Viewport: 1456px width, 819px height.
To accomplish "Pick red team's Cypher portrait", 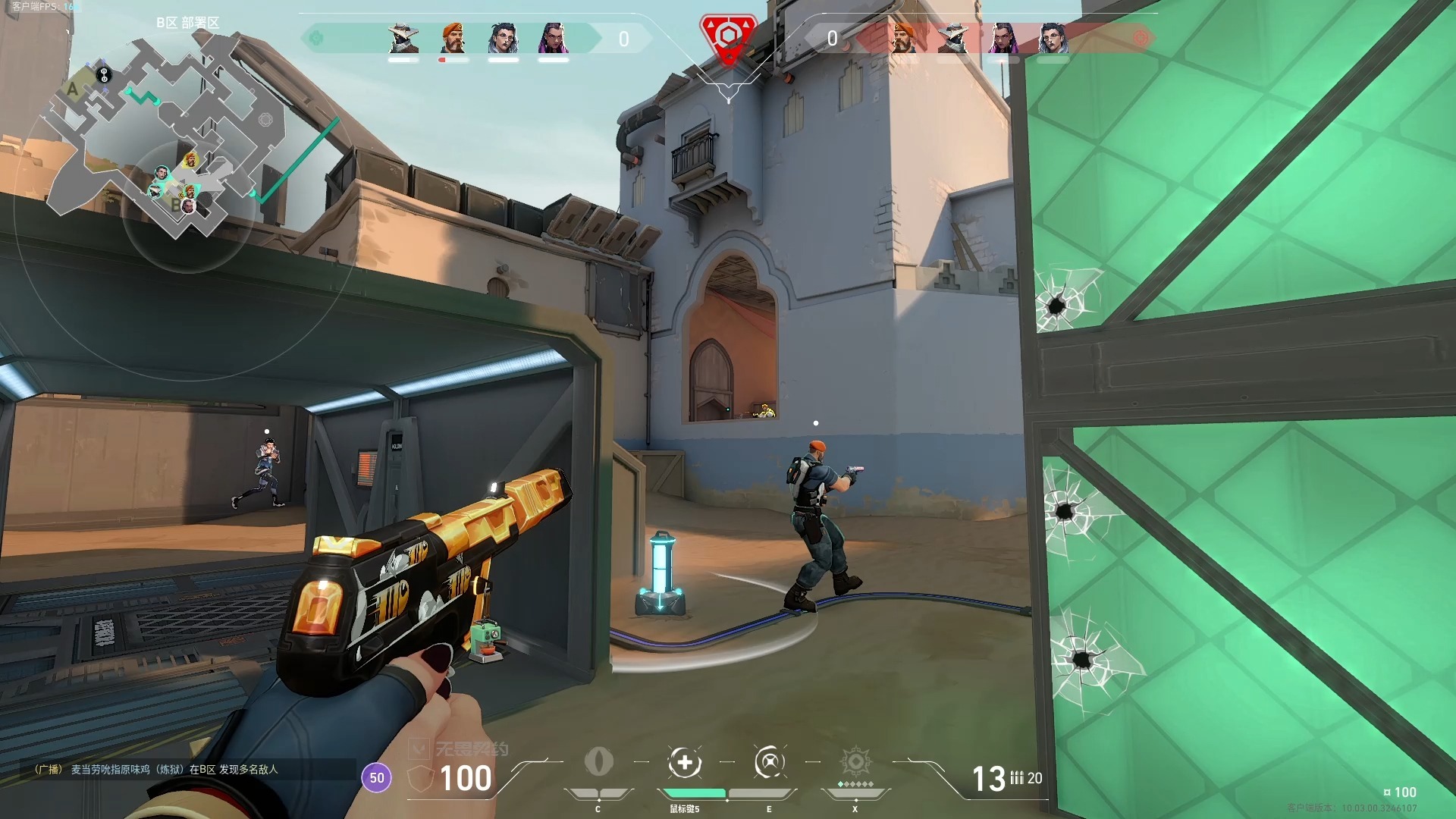I will pos(952,38).
